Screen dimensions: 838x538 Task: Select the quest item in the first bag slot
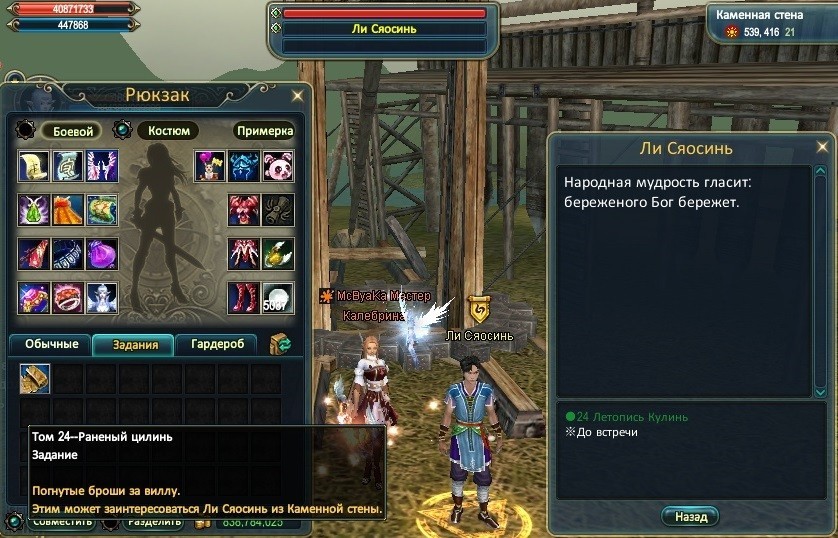click(35, 378)
